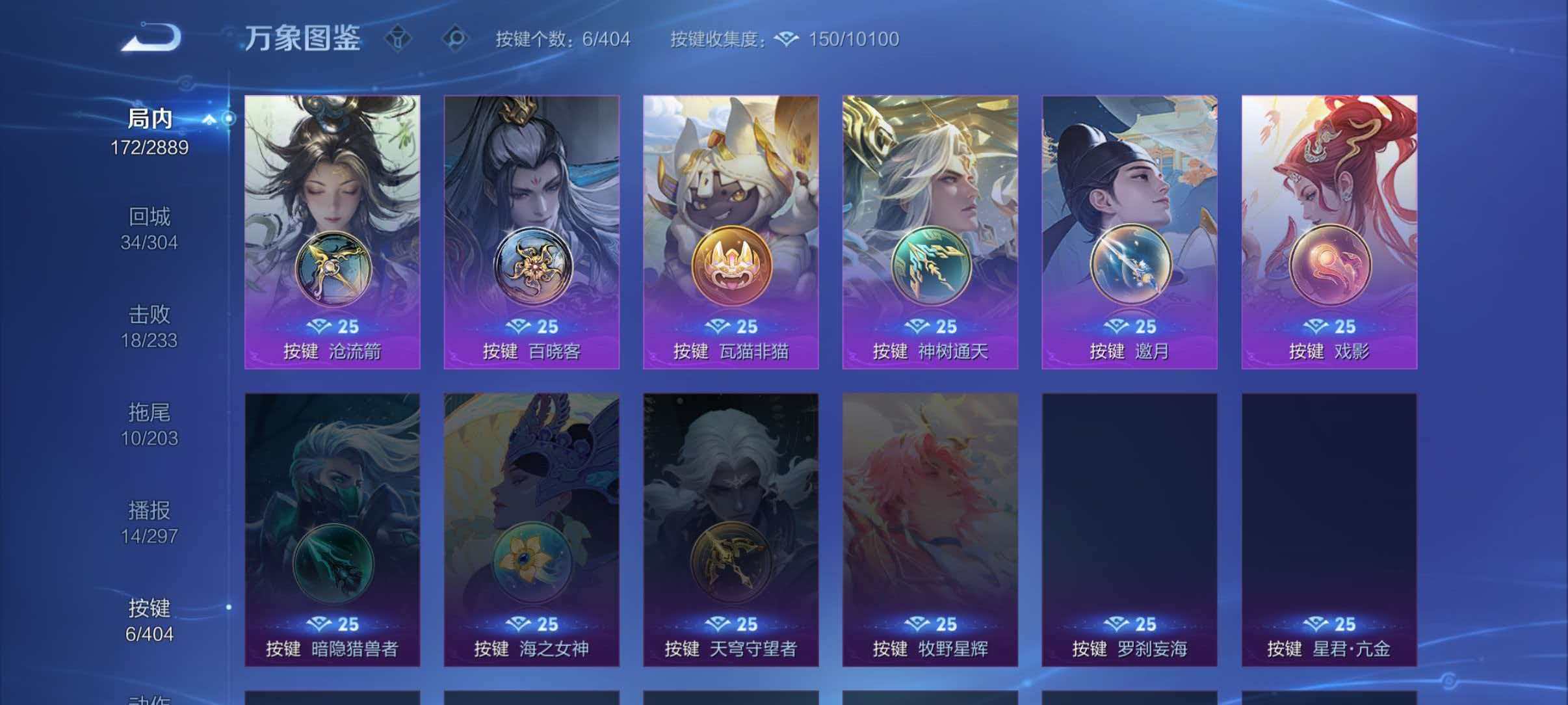Click the back arrow to leave 万象图鉴
Screen dimensions: 1568x705
[x=151, y=37]
